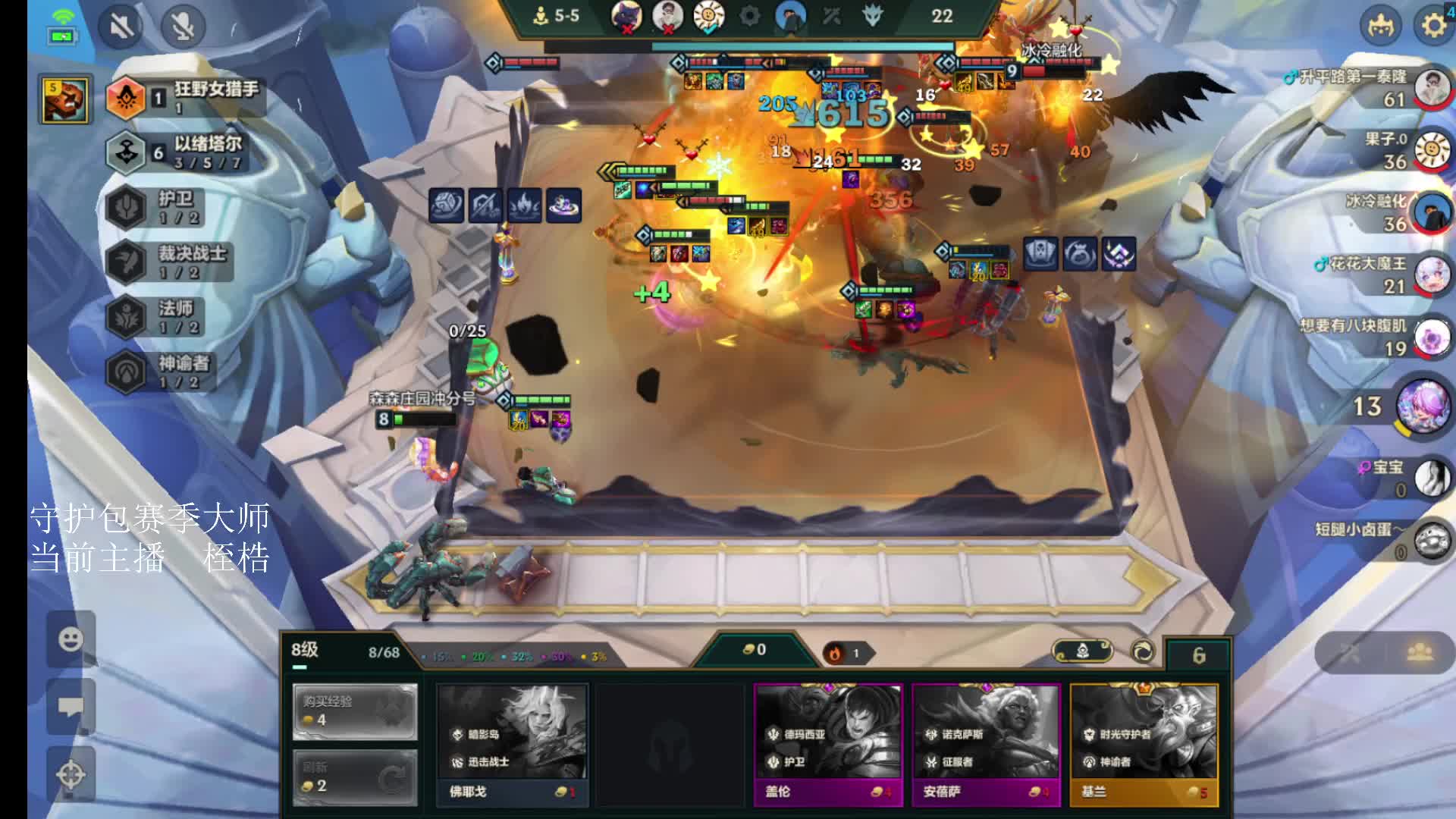This screenshot has width=1456, height=819.
Task: Buy experience for 4 gold
Action: (x=355, y=711)
